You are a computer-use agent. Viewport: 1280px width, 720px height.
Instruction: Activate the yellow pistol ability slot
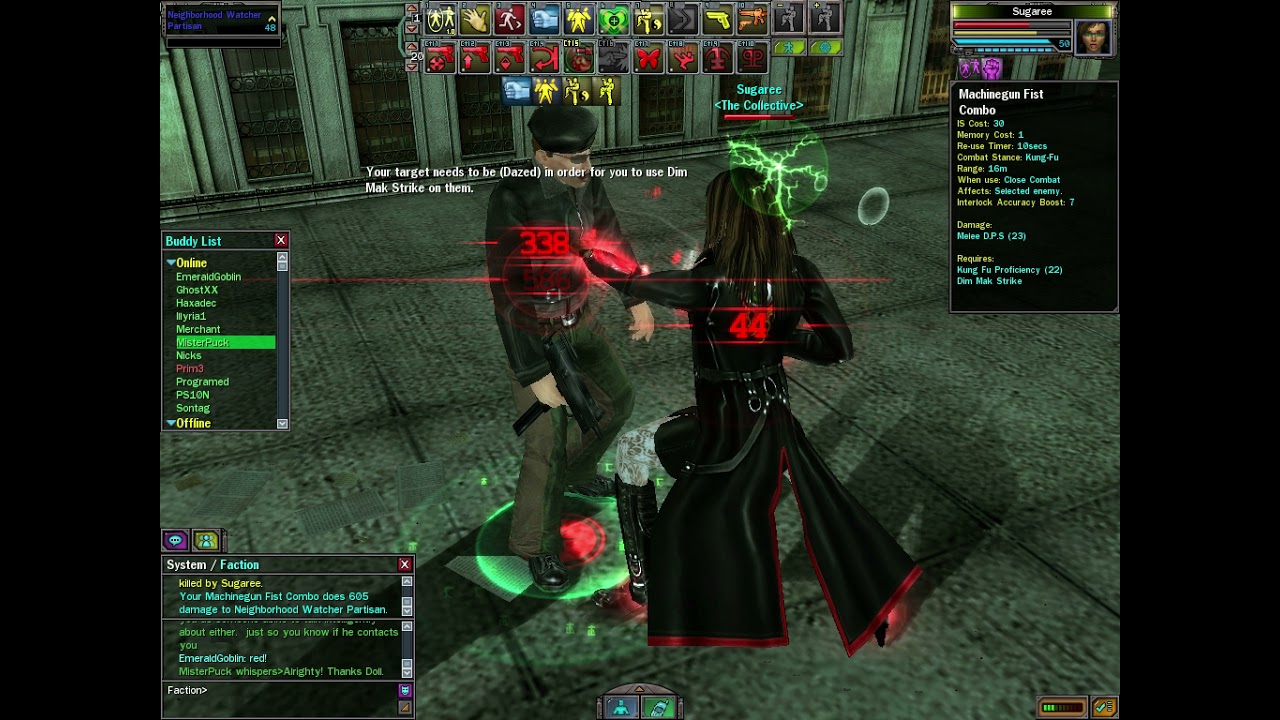716,19
